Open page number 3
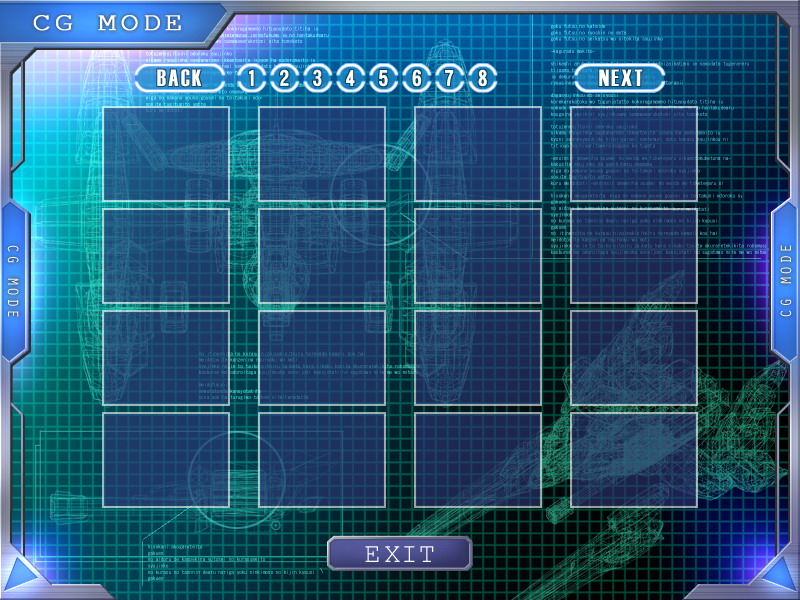The height and width of the screenshot is (600, 800). coord(317,77)
